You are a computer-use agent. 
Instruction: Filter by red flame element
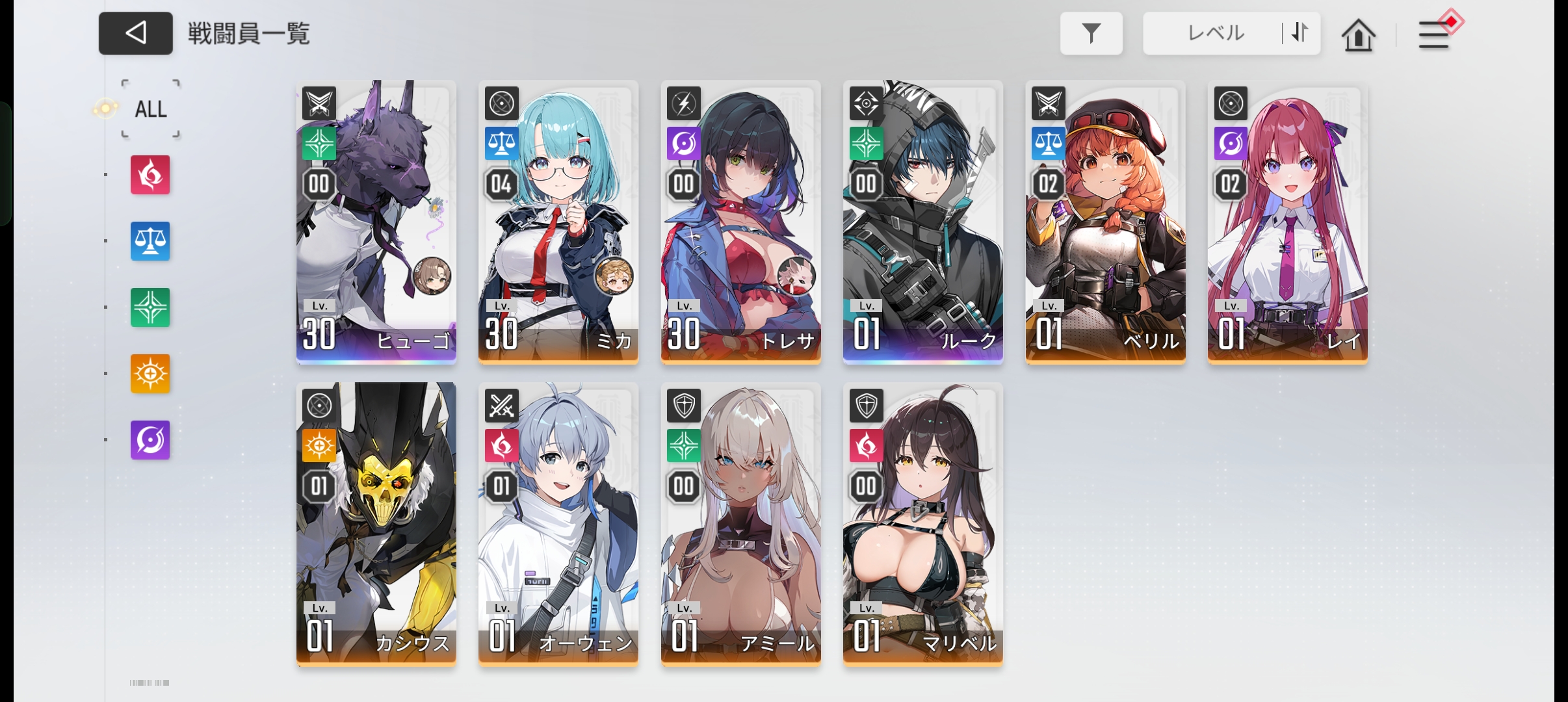coord(150,175)
